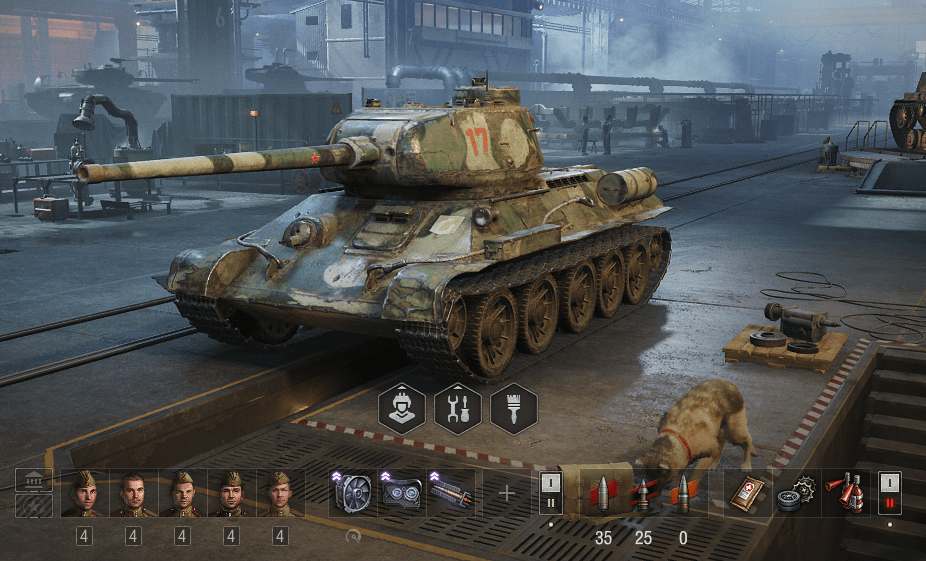Image resolution: width=926 pixels, height=561 pixels.
Task: Open the wrench and screwdriver equipment button
Action: coord(457,409)
